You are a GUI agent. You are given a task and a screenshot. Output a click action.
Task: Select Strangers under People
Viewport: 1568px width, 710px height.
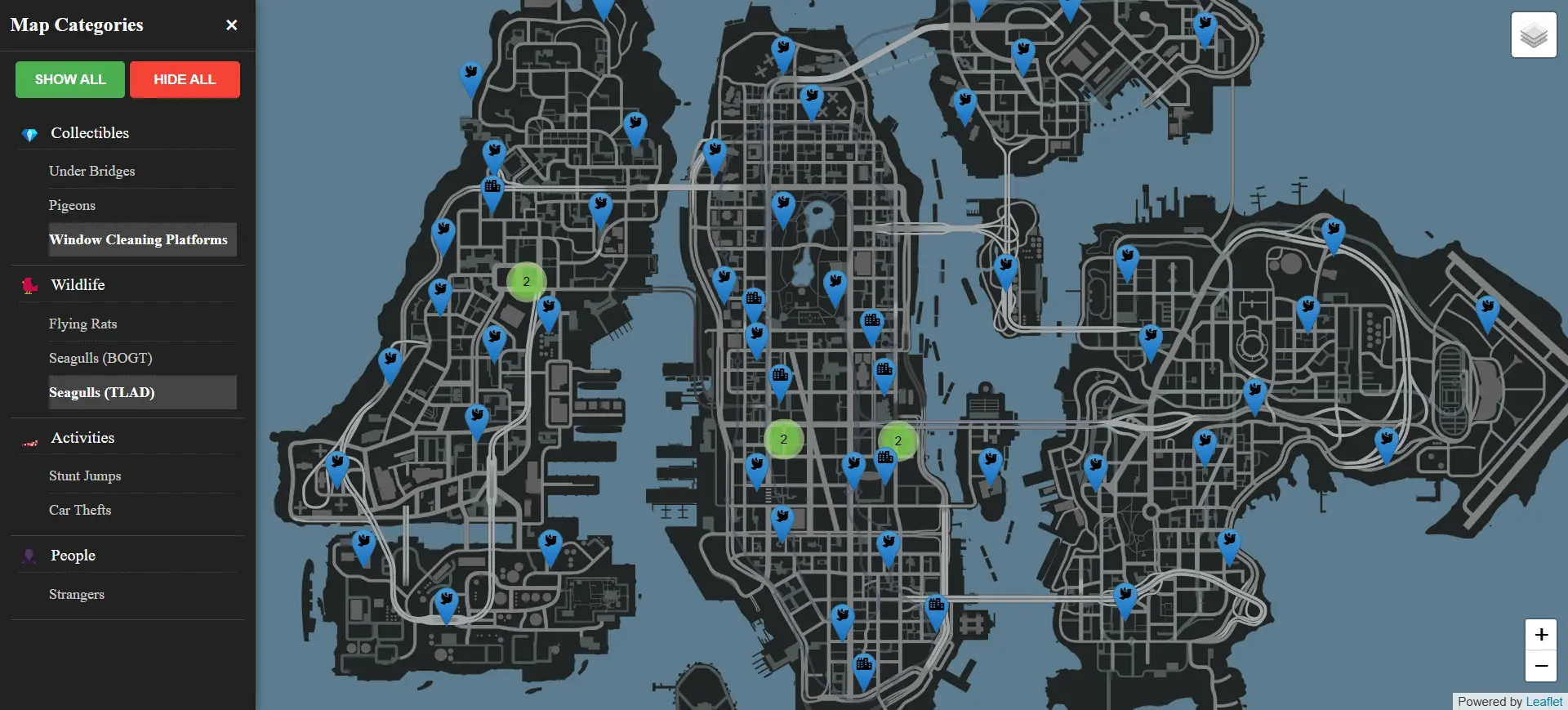click(77, 594)
